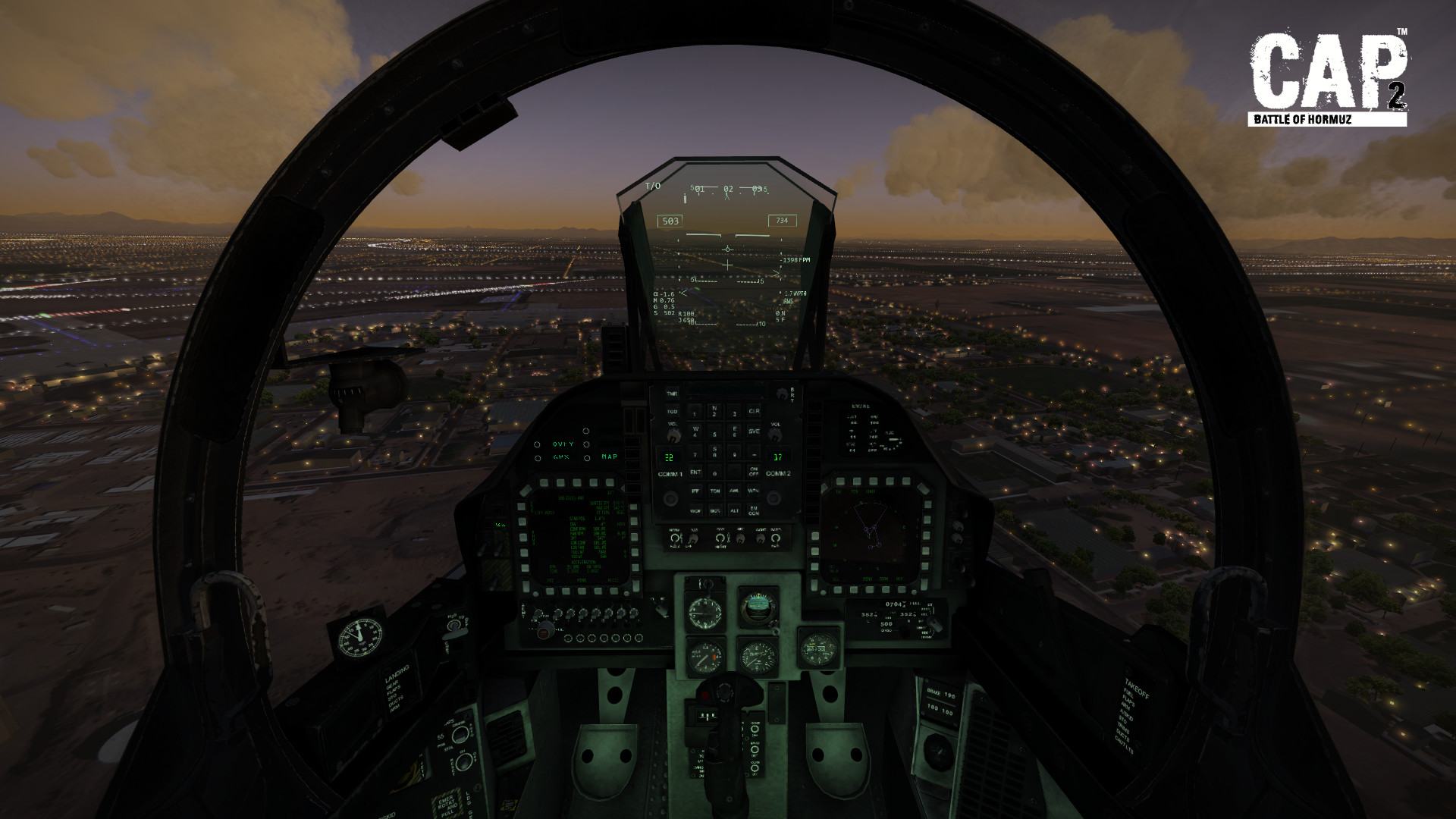Toggle the ON OFF keypad button

[754, 471]
